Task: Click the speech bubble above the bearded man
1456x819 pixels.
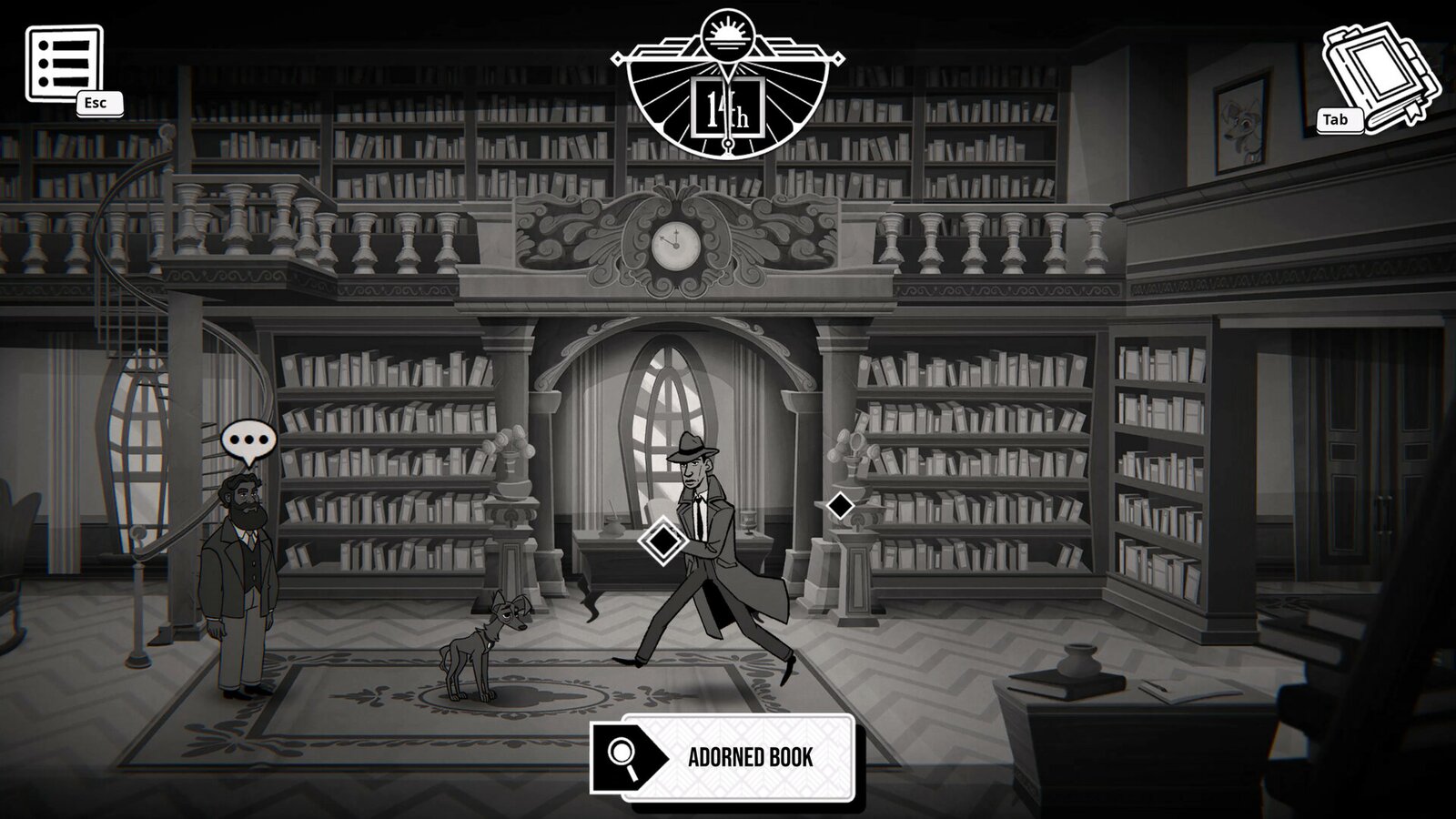Action: pos(248,440)
